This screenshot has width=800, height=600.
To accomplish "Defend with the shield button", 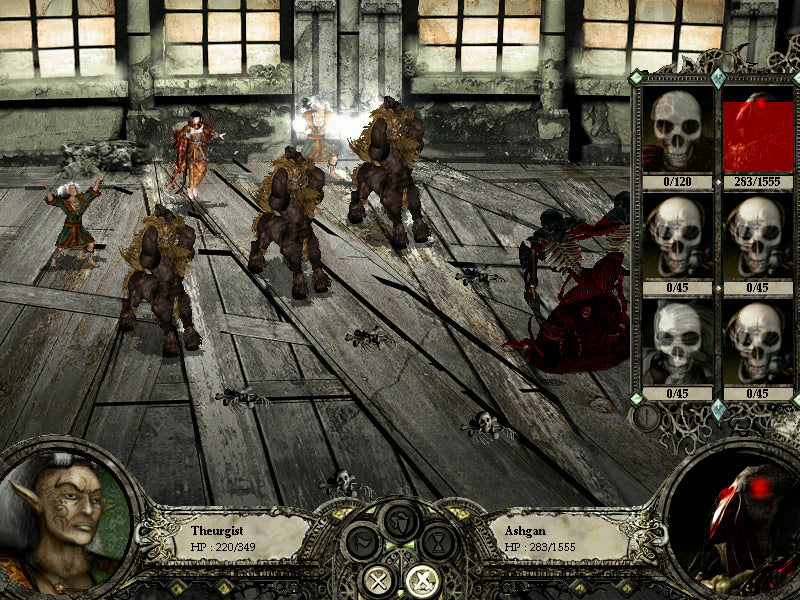I will (399, 519).
